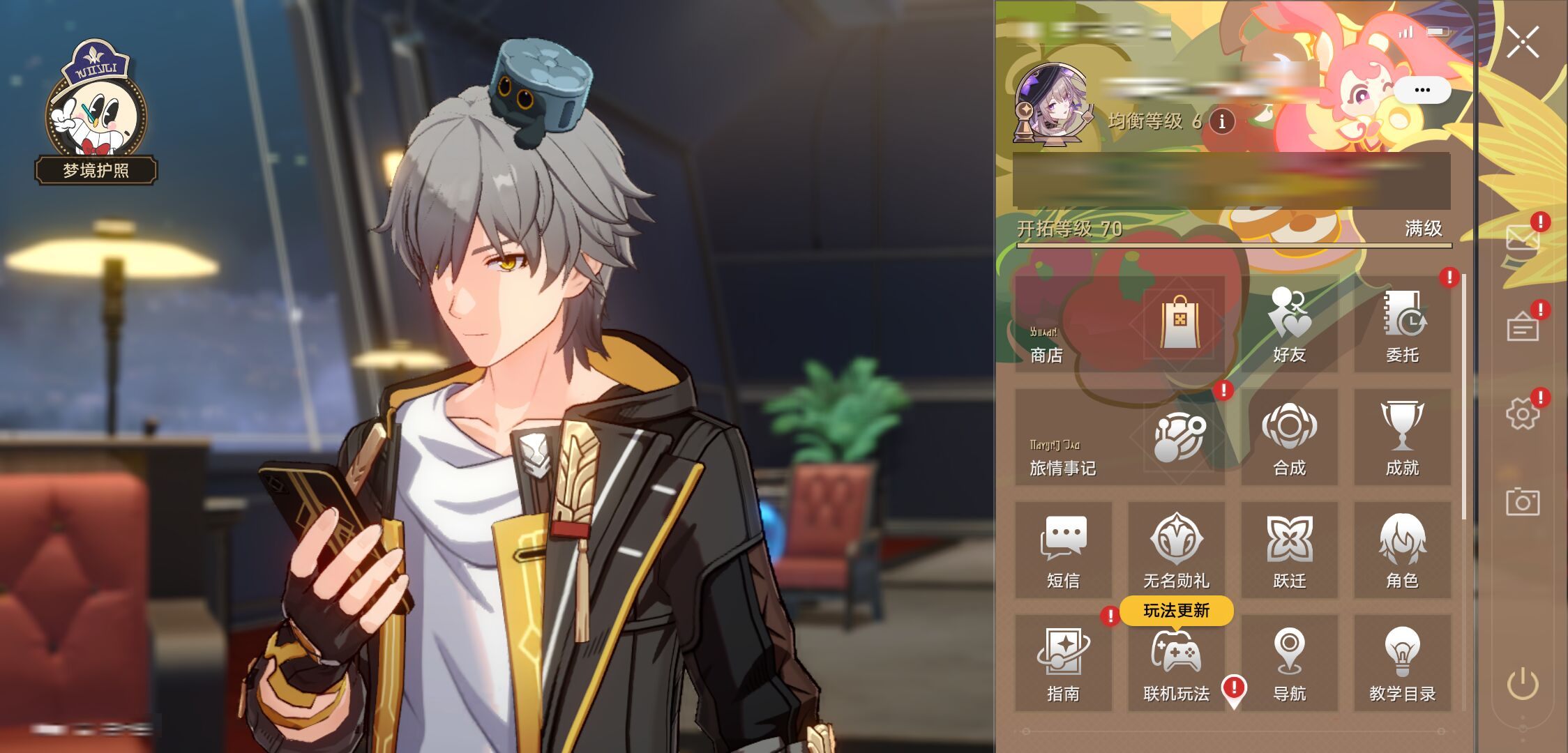The height and width of the screenshot is (753, 1568).
Task: Open the 角色 characters screen
Action: pos(1402,550)
